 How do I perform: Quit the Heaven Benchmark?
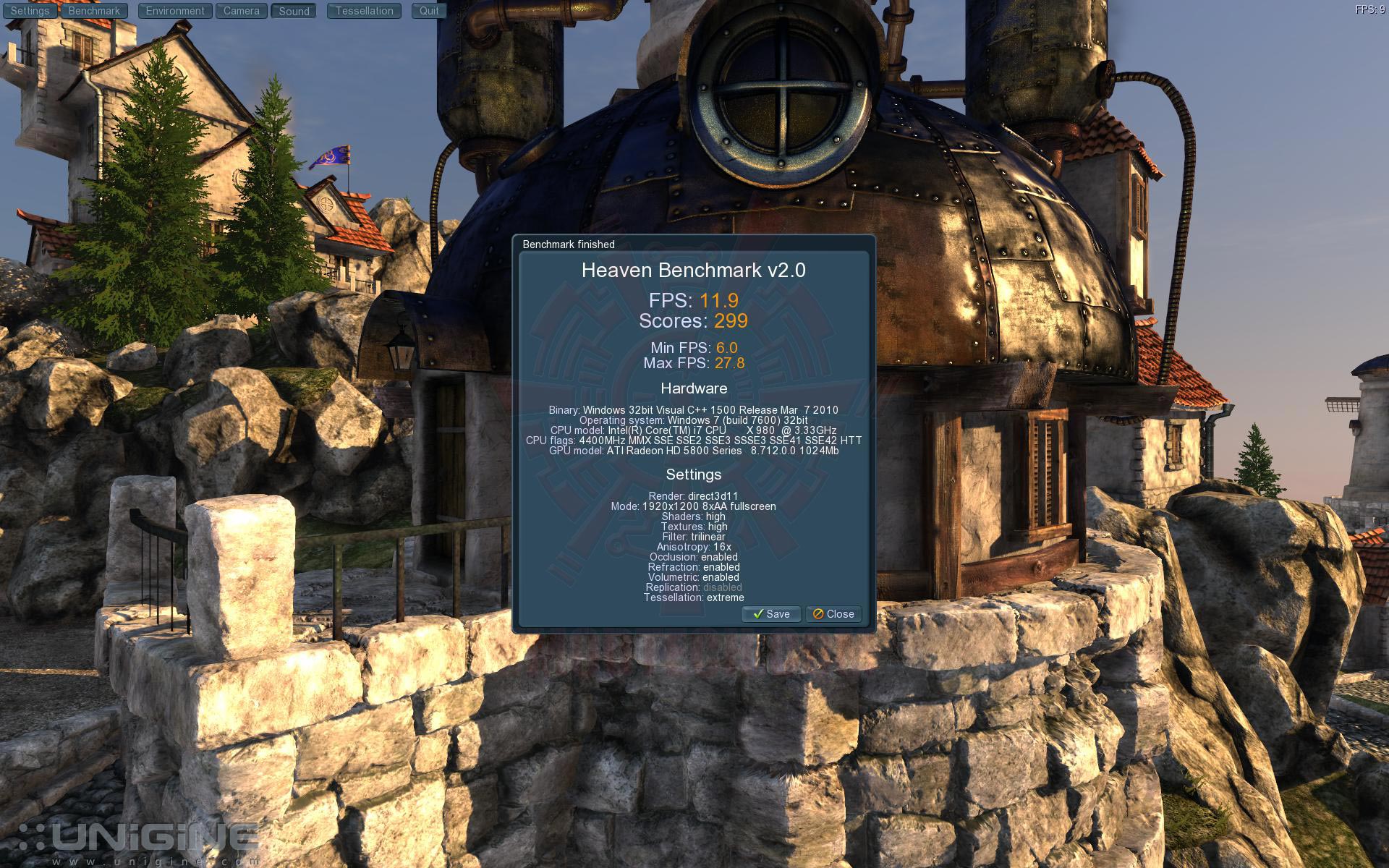point(429,11)
